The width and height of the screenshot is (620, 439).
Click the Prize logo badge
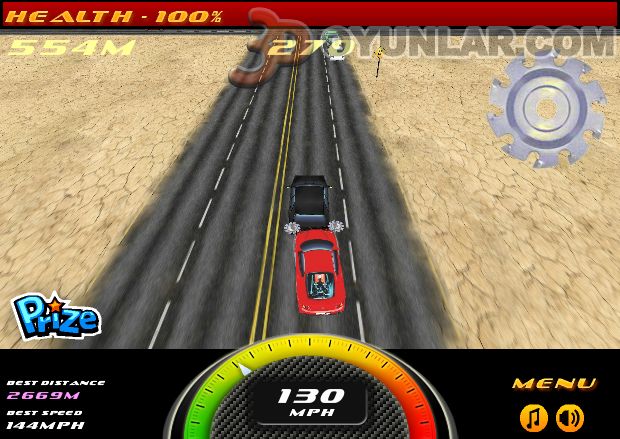coord(56,316)
